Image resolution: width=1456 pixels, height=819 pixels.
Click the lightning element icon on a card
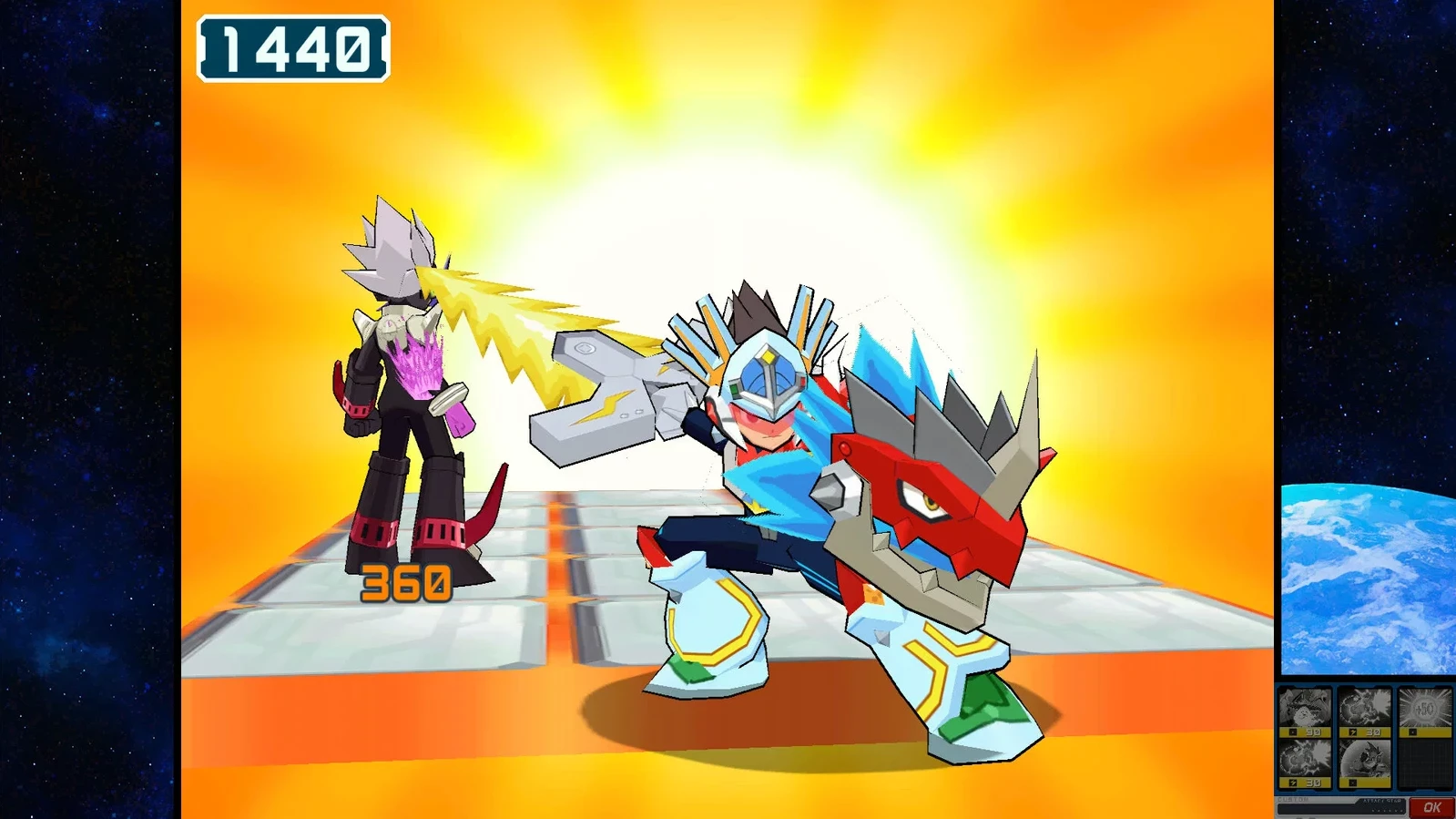coord(1352,732)
